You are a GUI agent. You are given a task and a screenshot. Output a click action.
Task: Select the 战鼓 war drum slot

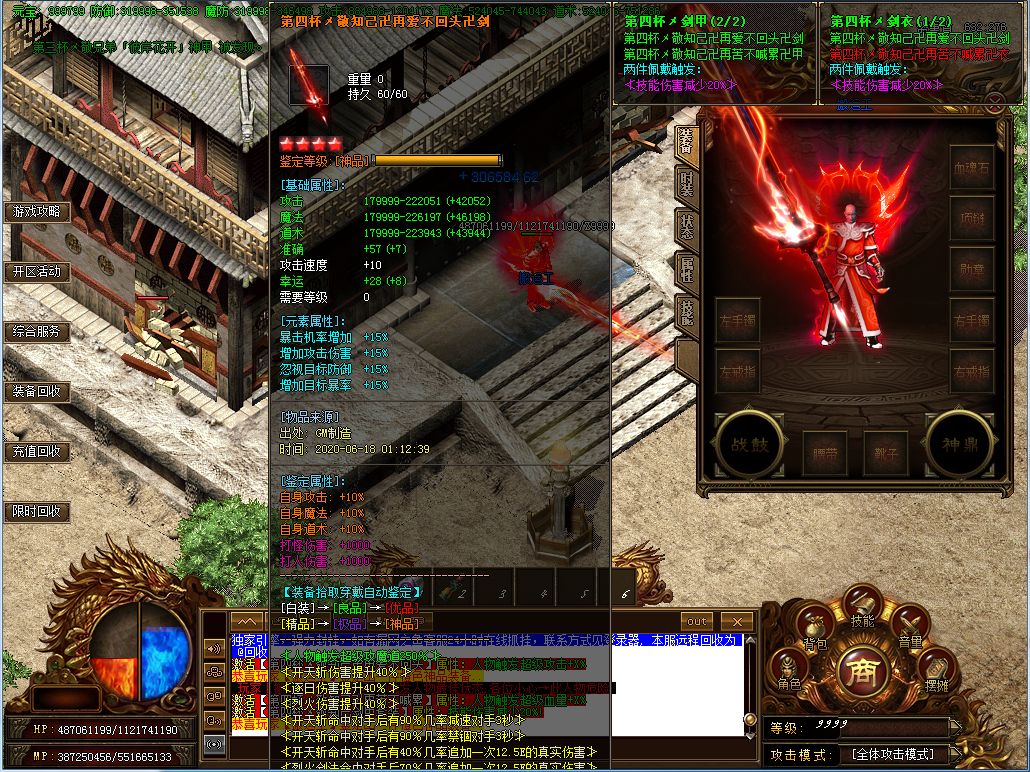tap(747, 443)
